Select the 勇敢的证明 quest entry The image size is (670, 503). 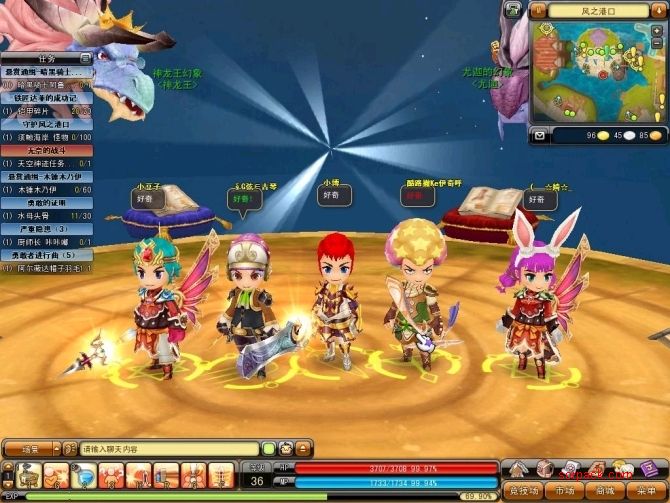coord(46,202)
